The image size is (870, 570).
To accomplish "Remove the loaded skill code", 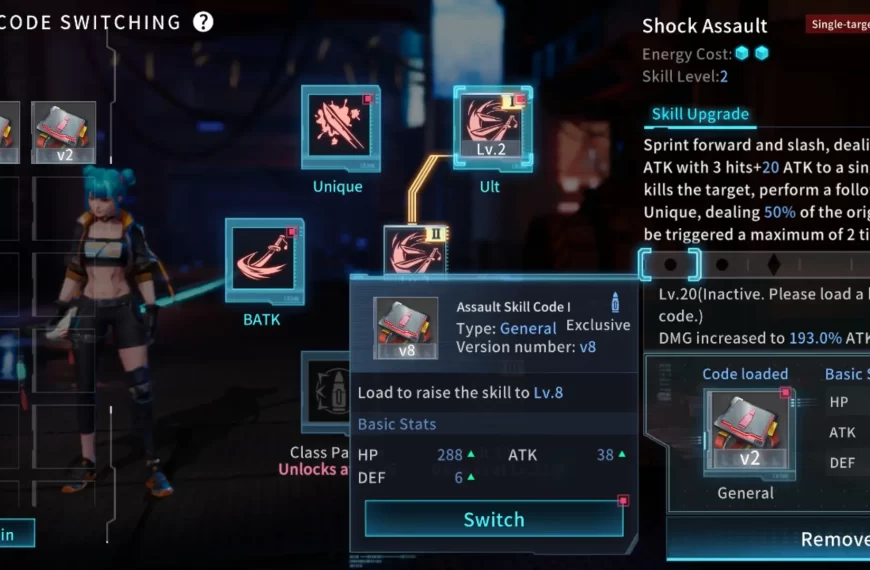I will pyautogui.click(x=832, y=539).
